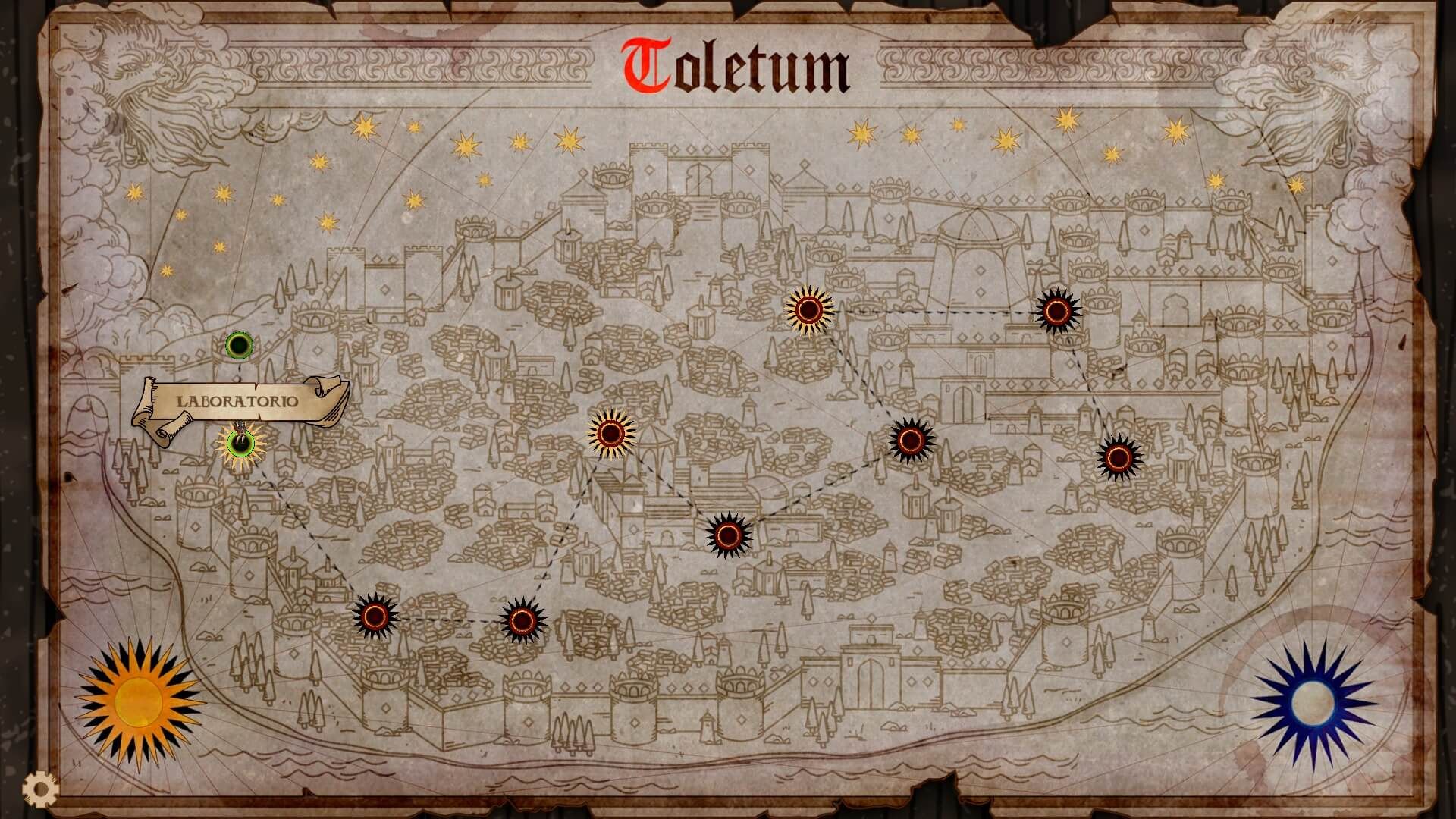Viewport: 1456px width, 819px height.
Task: Select the dark level node at the far top right
Action: [x=1056, y=310]
